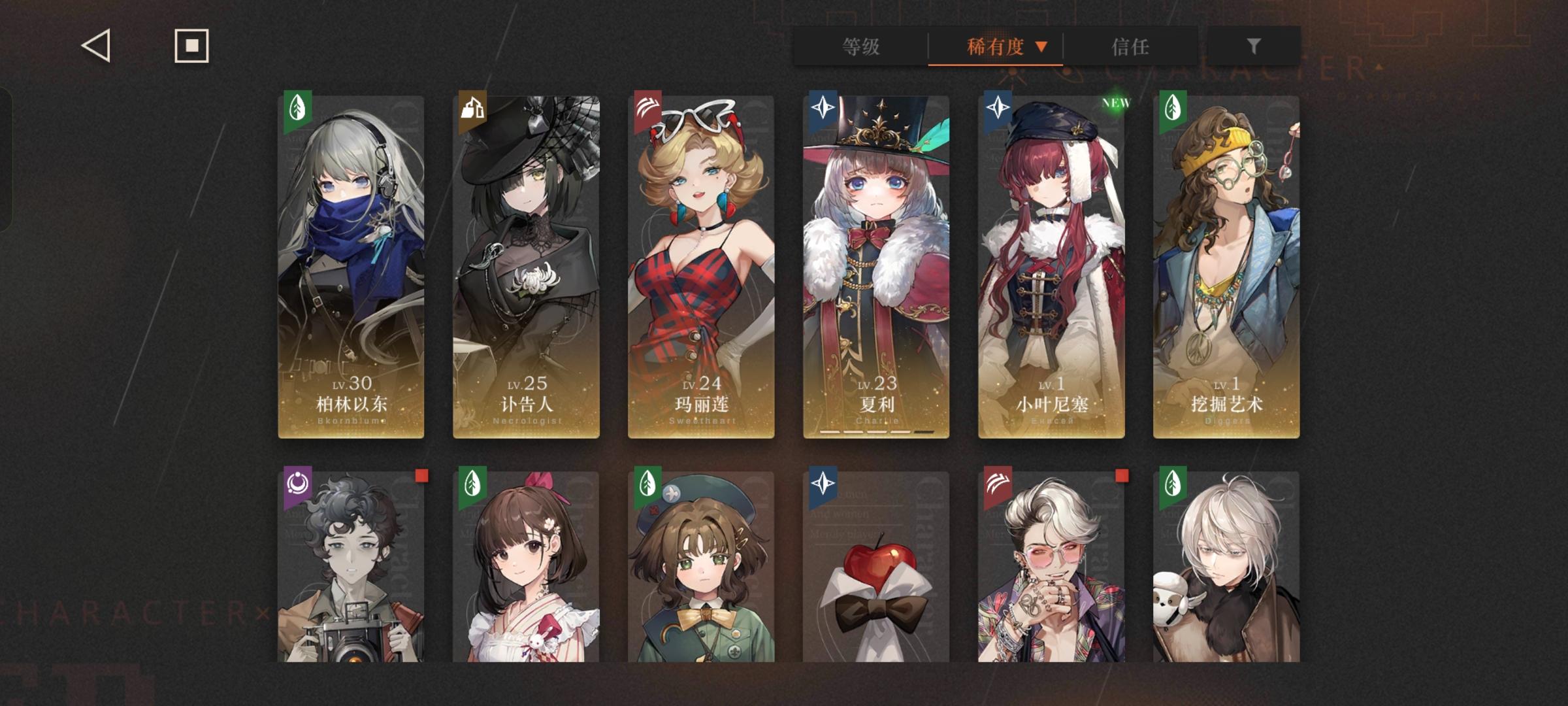Switch to the 信任 sorting tab
This screenshot has height=706, width=1568.
point(1131,46)
